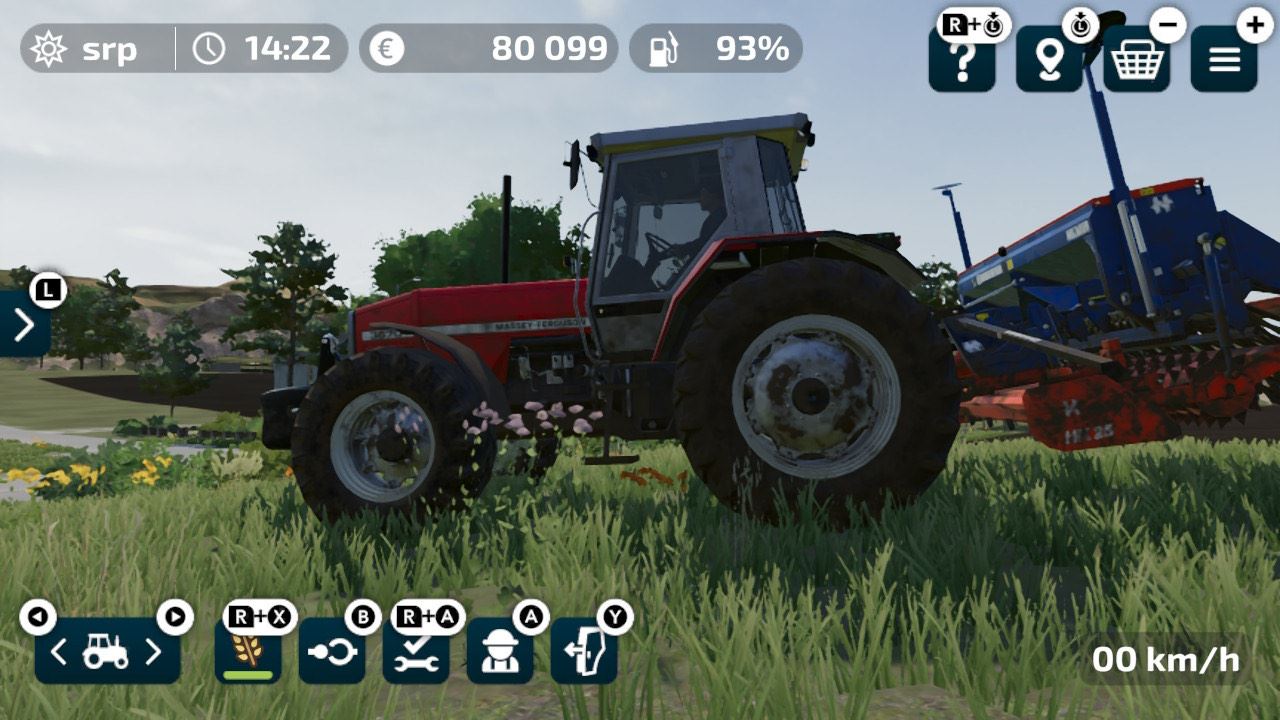Toggle the seeding tool with the wheat icon
1280x720 pixels.
click(x=246, y=650)
